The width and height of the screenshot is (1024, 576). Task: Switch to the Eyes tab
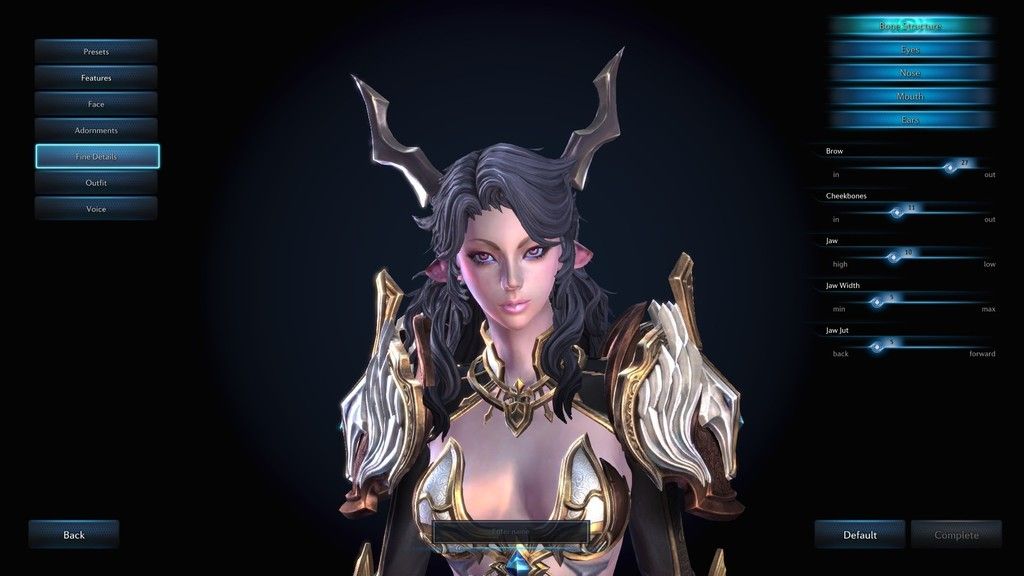click(910, 49)
